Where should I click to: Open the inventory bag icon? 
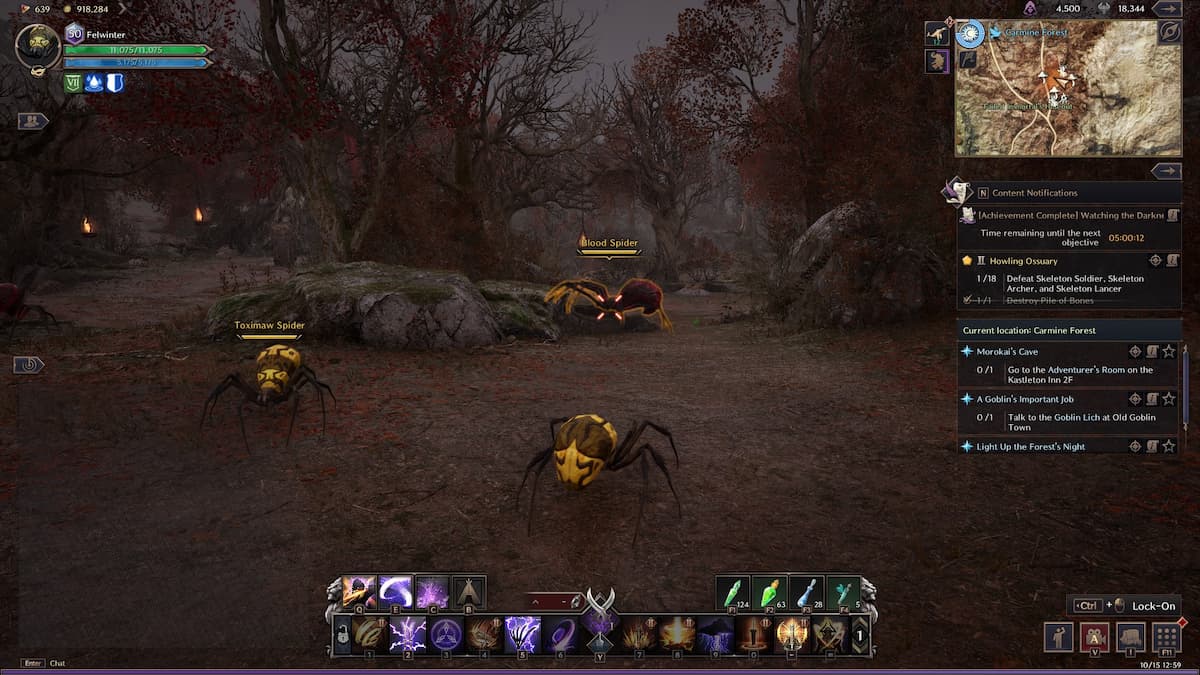[x=1131, y=637]
